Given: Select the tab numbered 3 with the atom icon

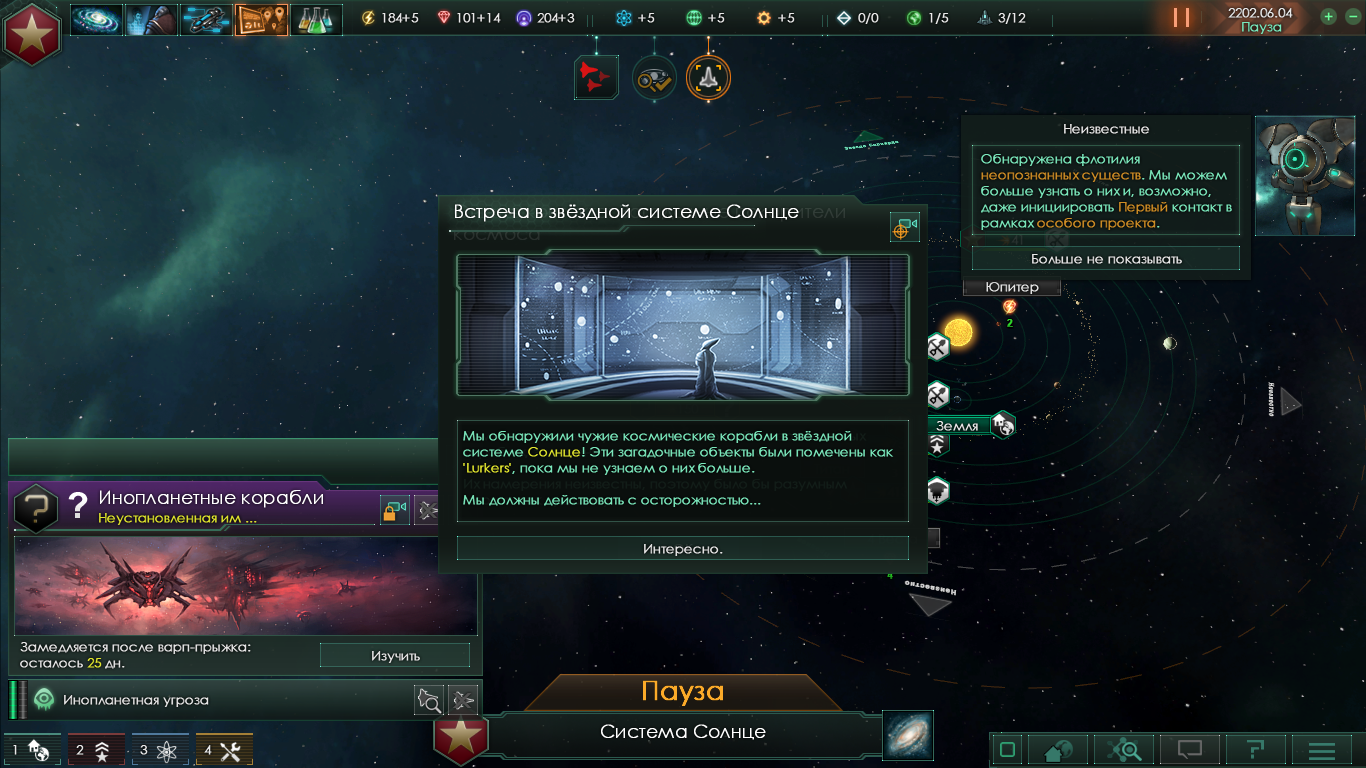Looking at the screenshot, I should 159,750.
